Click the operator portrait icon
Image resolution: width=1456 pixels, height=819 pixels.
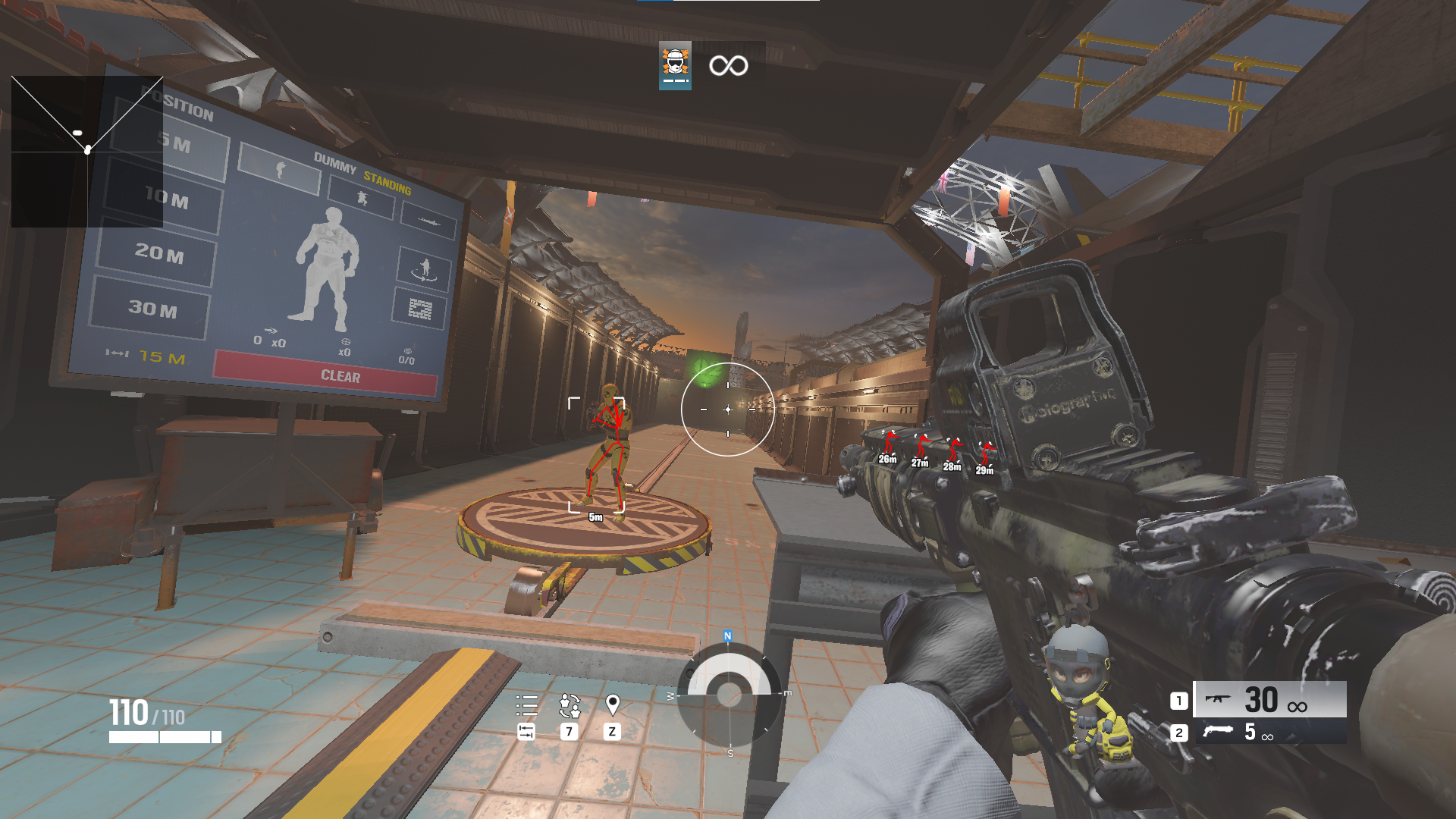coord(675,65)
